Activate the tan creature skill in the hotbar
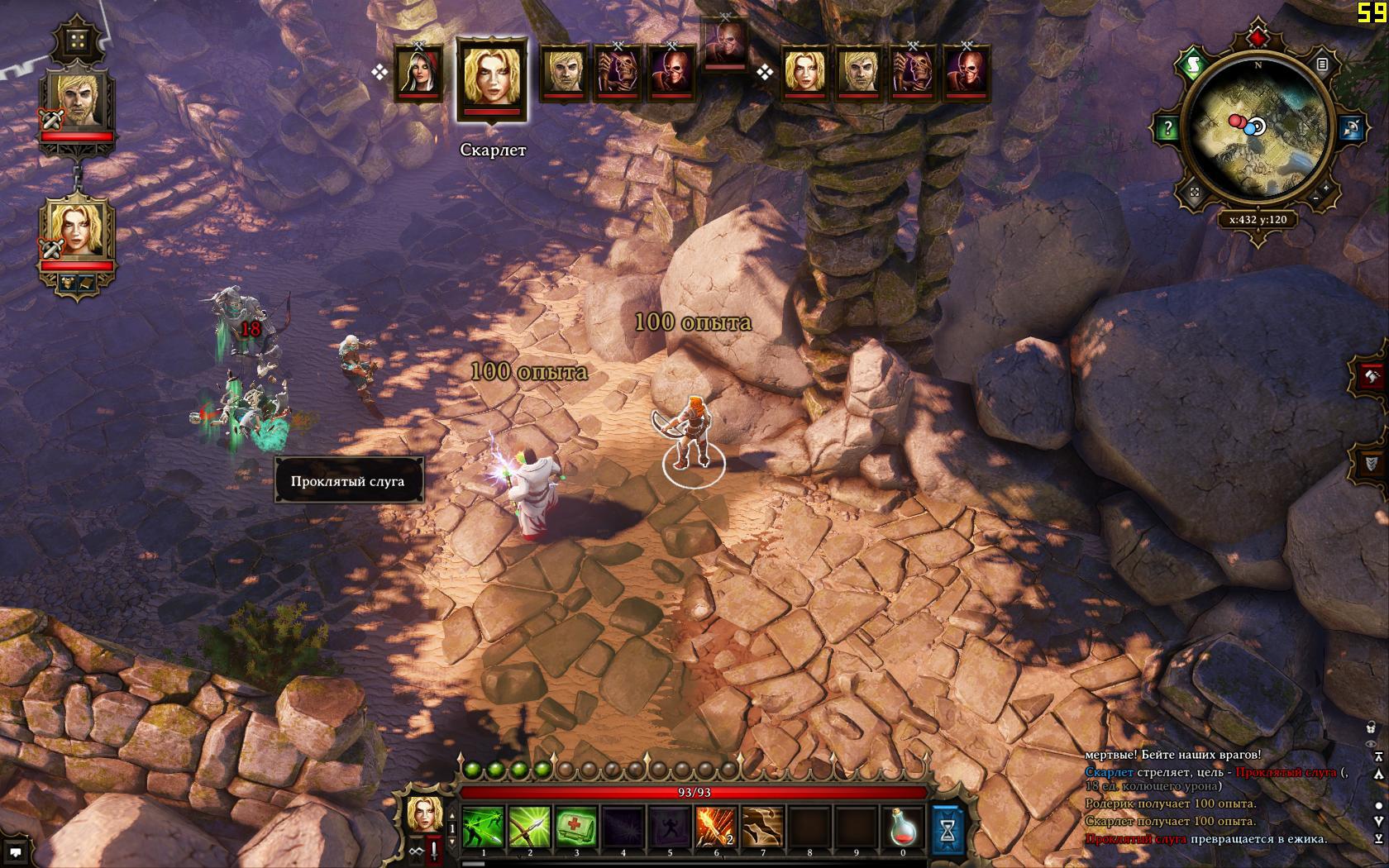Image resolution: width=1389 pixels, height=868 pixels. pyautogui.click(x=762, y=827)
